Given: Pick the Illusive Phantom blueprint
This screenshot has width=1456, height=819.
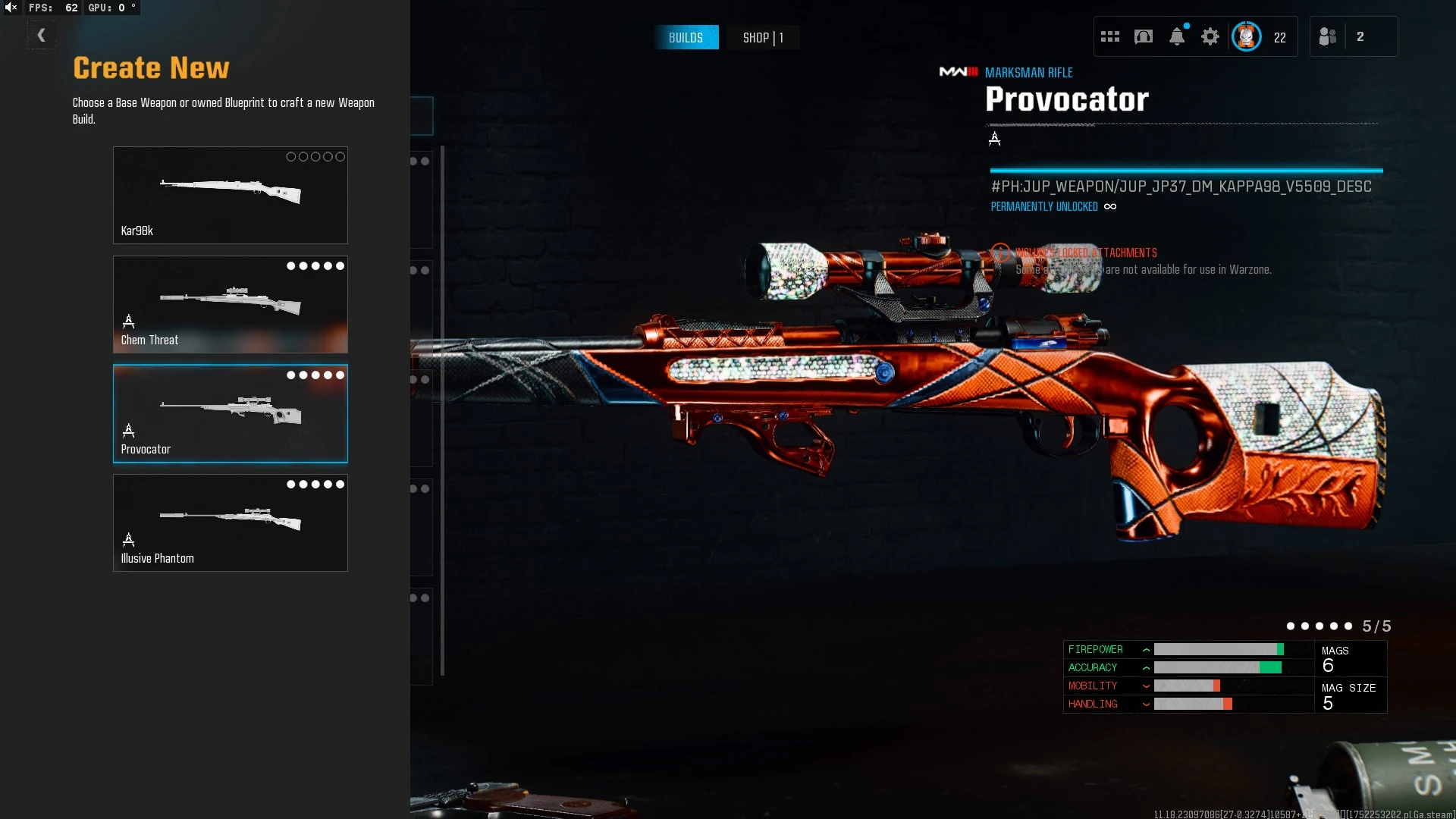Looking at the screenshot, I should [230, 522].
